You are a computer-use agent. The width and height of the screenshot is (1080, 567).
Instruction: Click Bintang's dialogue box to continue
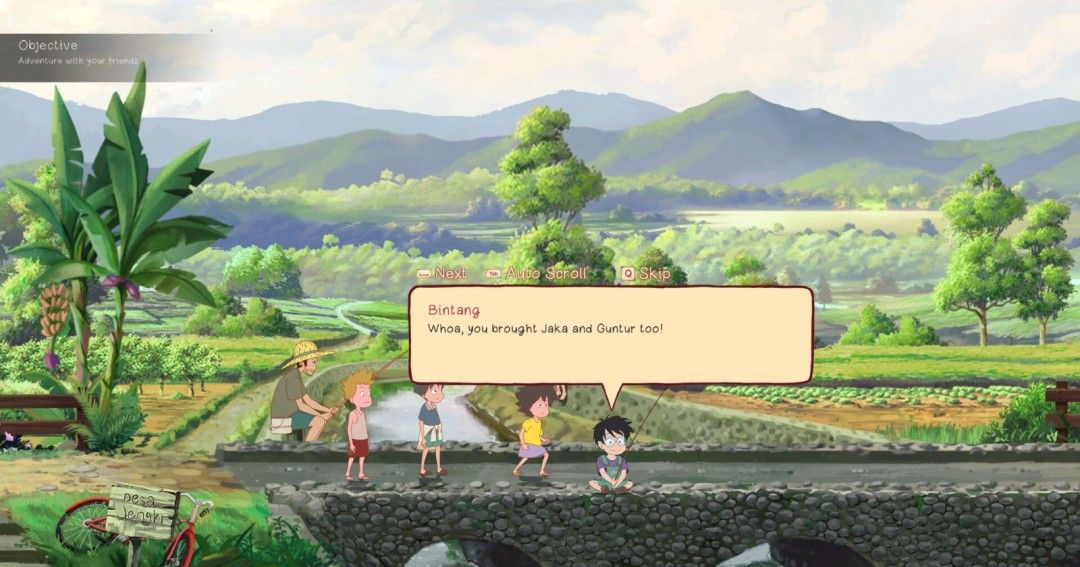click(610, 335)
